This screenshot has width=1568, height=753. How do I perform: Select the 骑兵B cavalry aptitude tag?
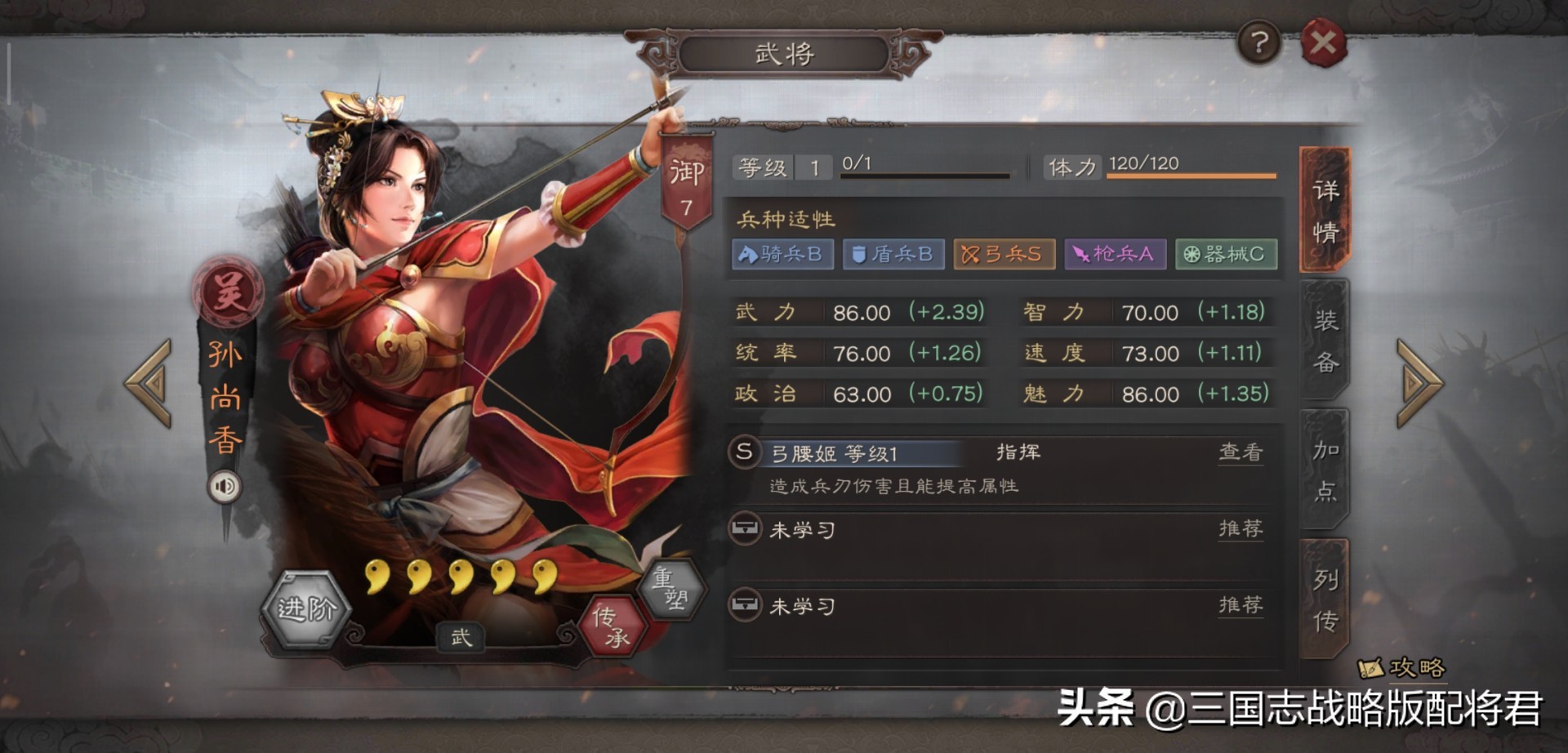click(782, 254)
